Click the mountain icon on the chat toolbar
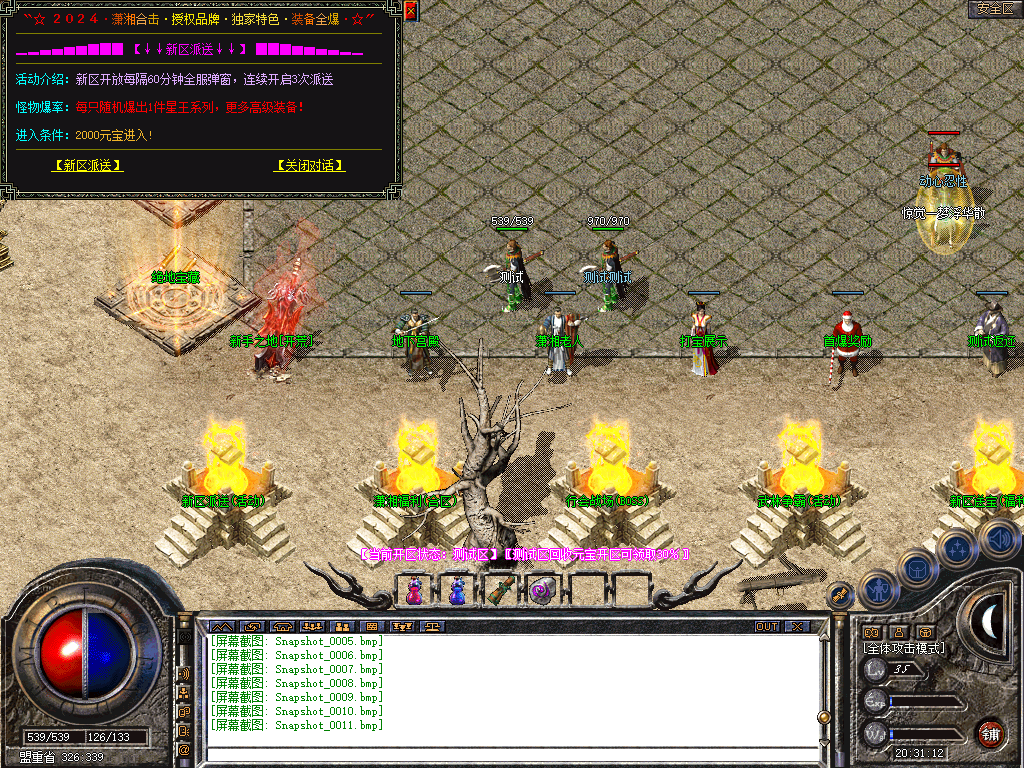The height and width of the screenshot is (768, 1024). (x=221, y=627)
